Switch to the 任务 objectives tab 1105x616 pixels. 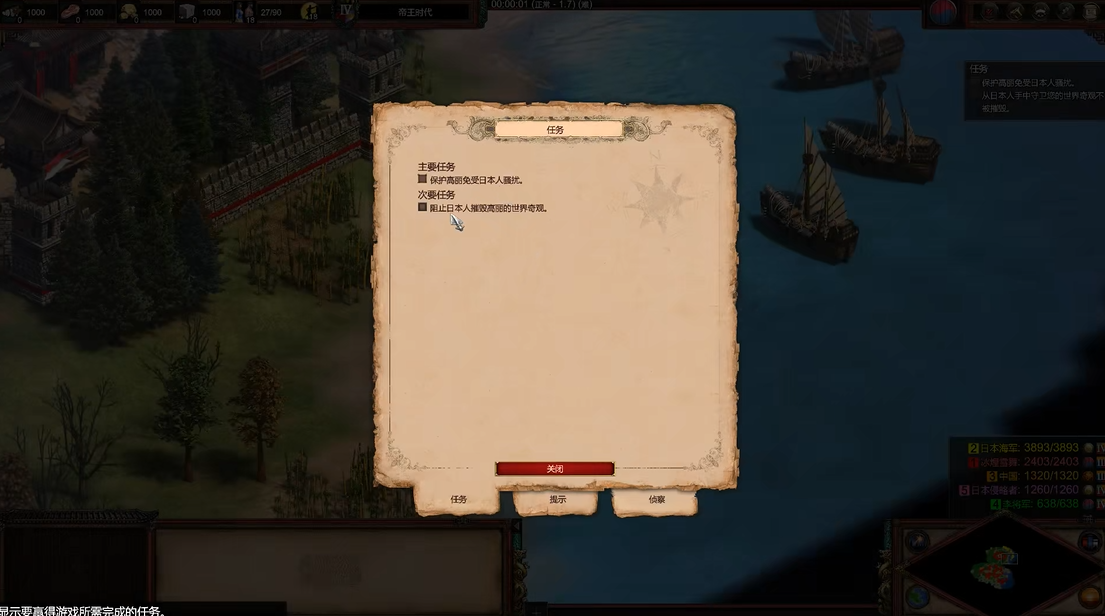point(458,499)
